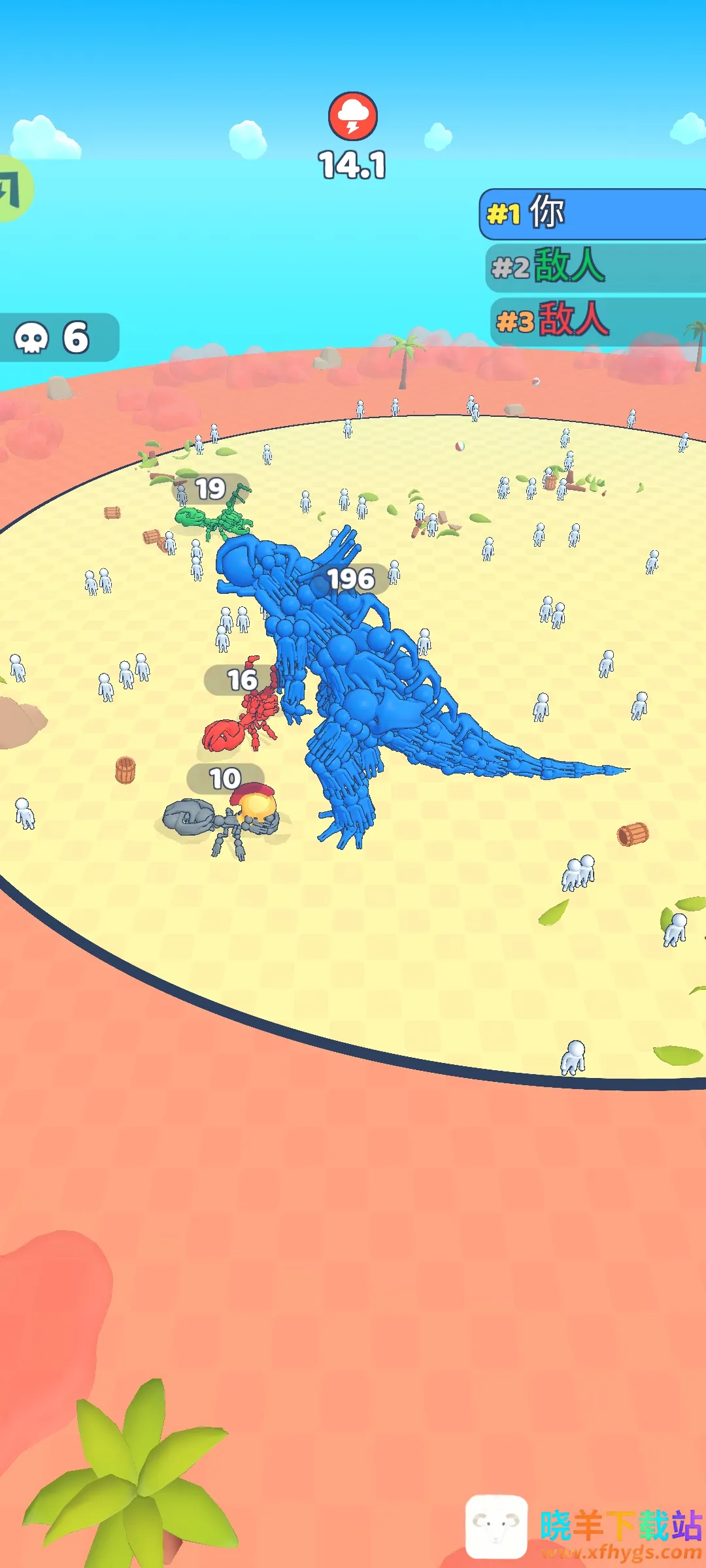Select the #2 green 敌人 leaderboard row

(x=595, y=267)
